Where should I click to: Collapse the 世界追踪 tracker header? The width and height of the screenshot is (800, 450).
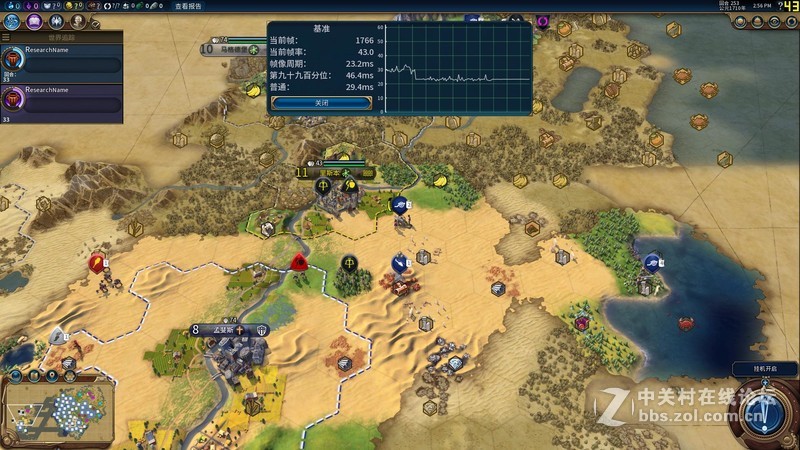point(60,37)
